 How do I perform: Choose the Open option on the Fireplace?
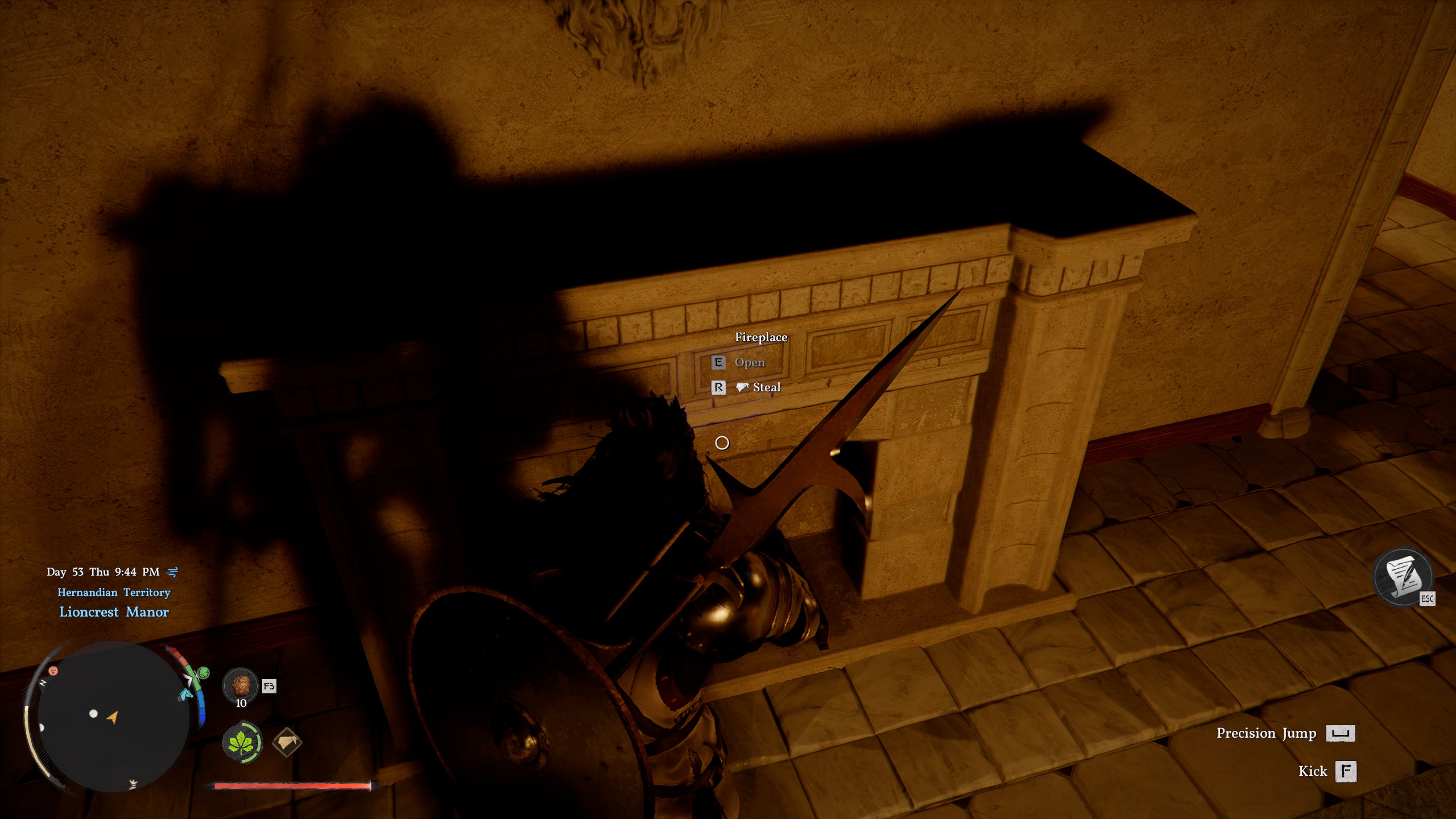pos(750,363)
